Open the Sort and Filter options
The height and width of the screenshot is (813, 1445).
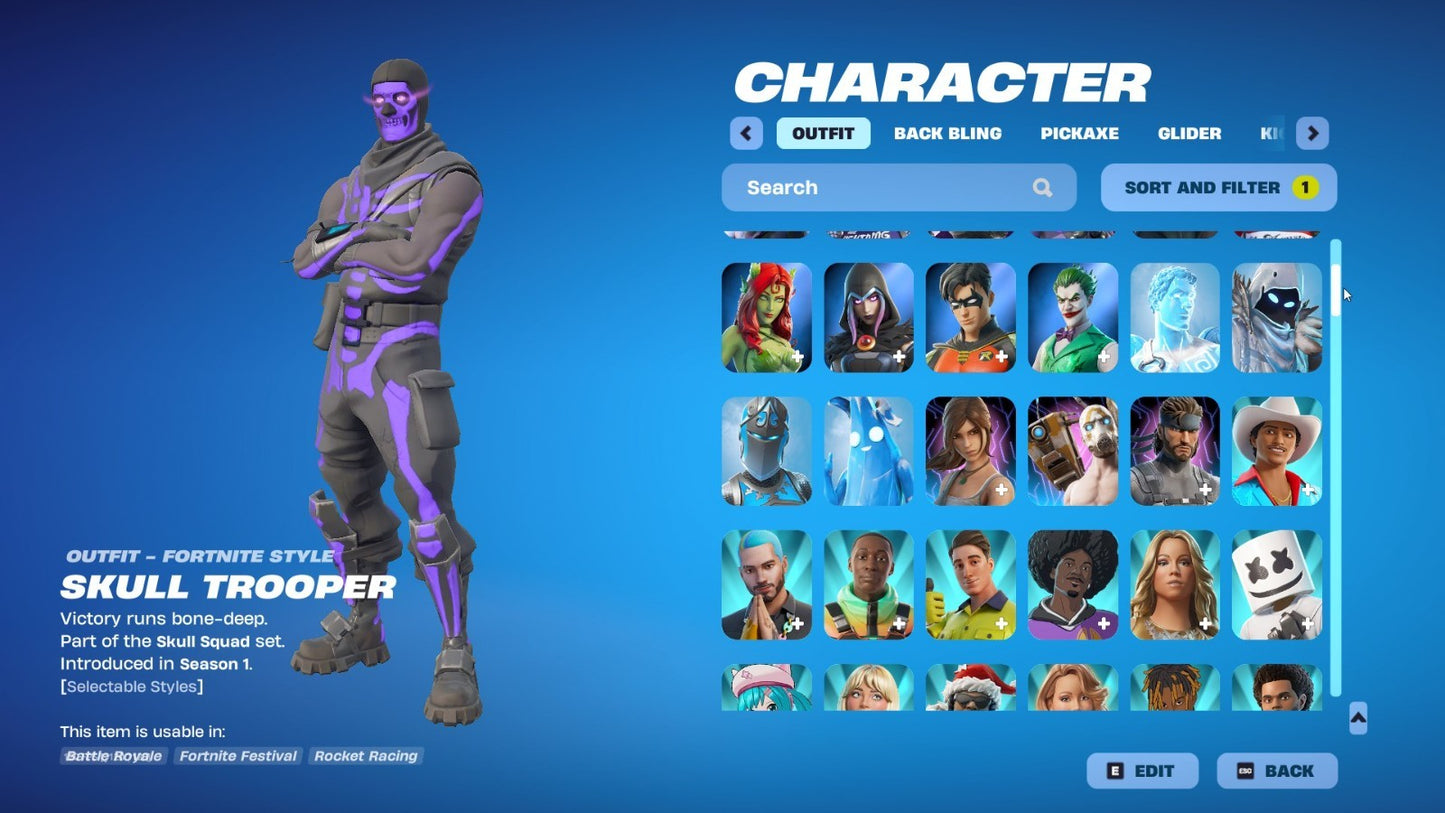[x=1218, y=187]
